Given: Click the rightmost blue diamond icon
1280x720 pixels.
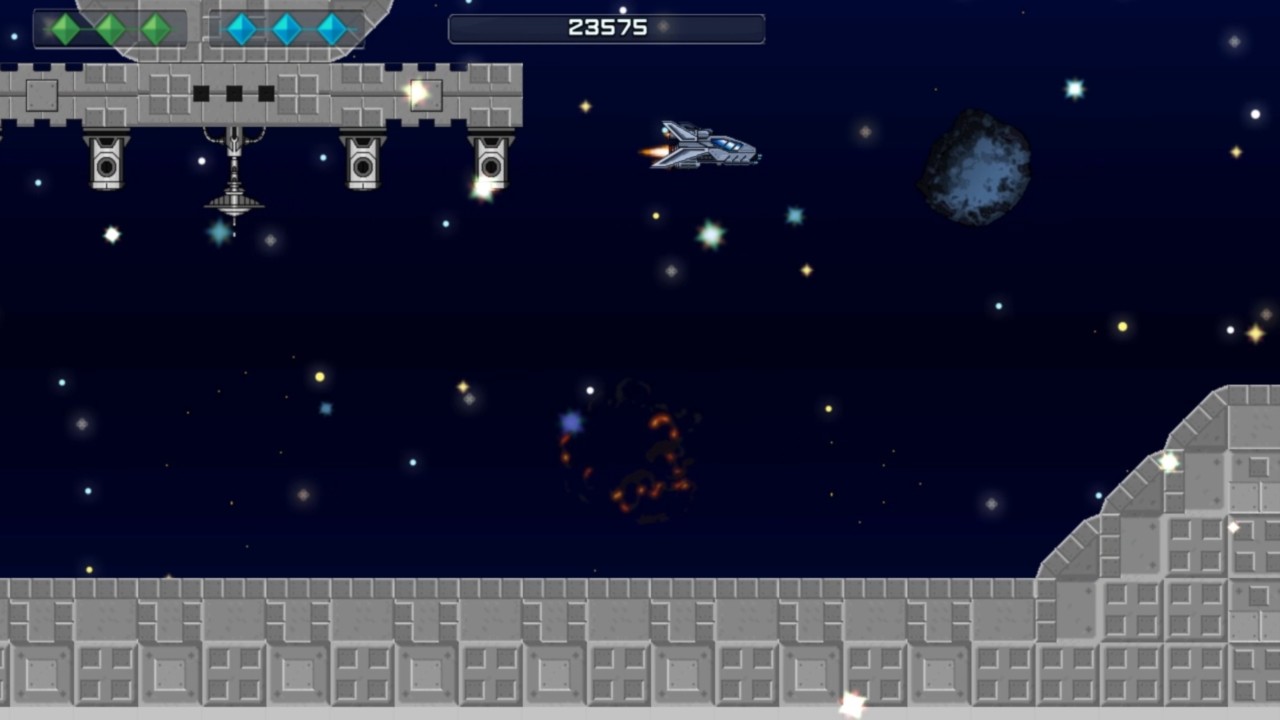Looking at the screenshot, I should coord(331,30).
